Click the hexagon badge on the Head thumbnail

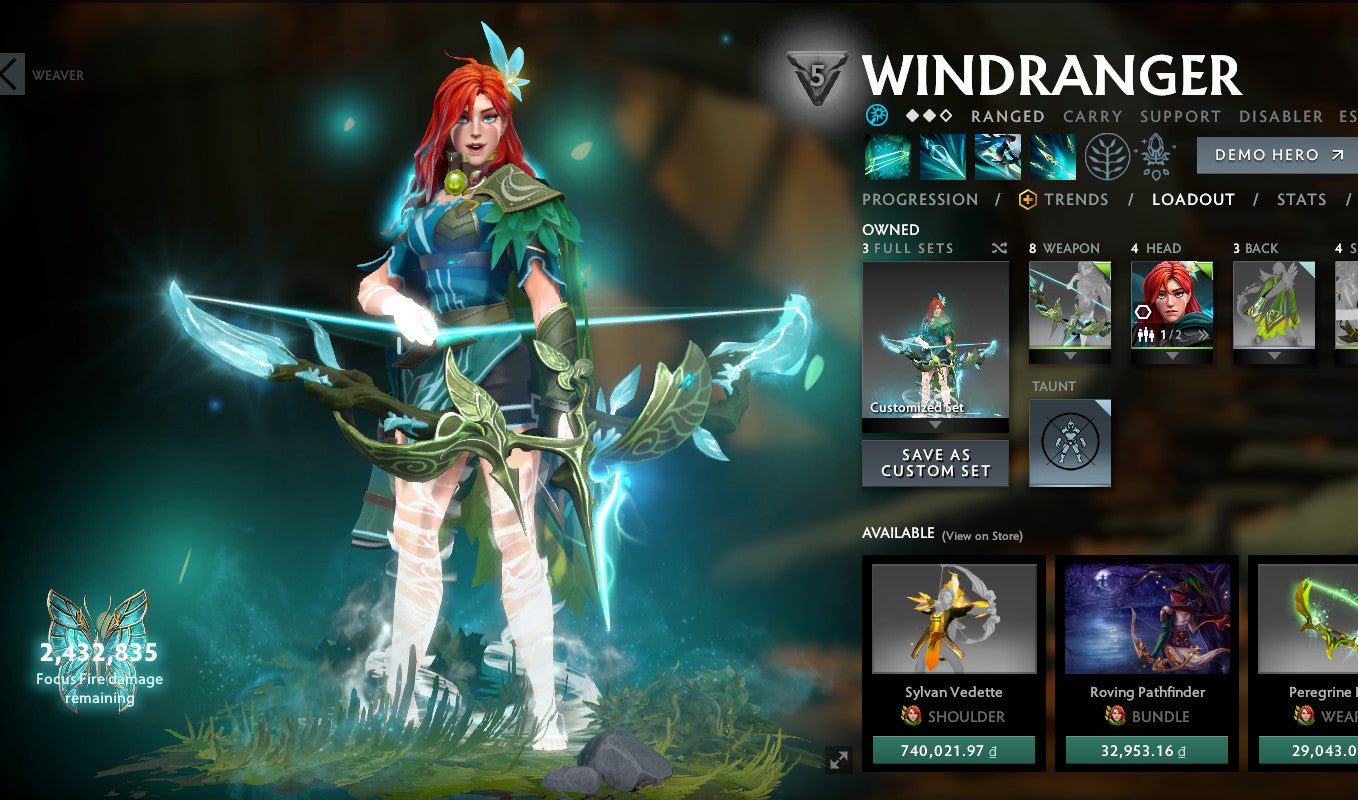click(x=1143, y=312)
